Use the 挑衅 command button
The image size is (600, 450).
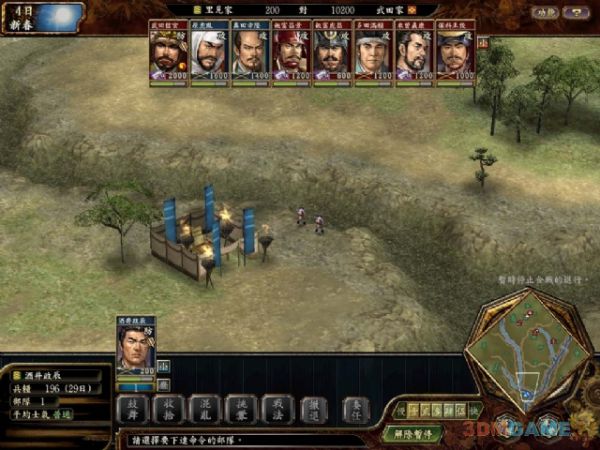pyautogui.click(x=240, y=408)
